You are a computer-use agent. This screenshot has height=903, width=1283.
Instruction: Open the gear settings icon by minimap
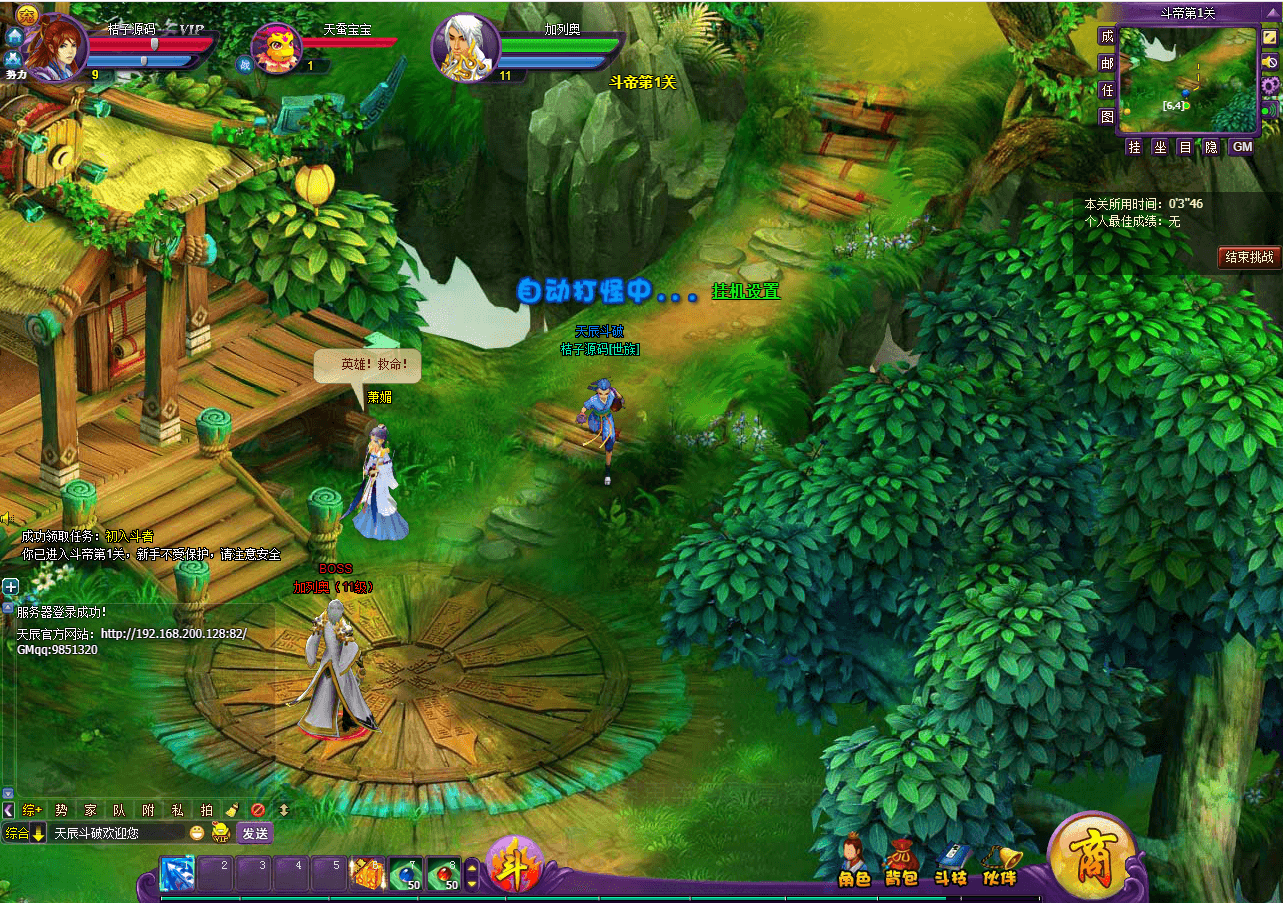click(1270, 85)
